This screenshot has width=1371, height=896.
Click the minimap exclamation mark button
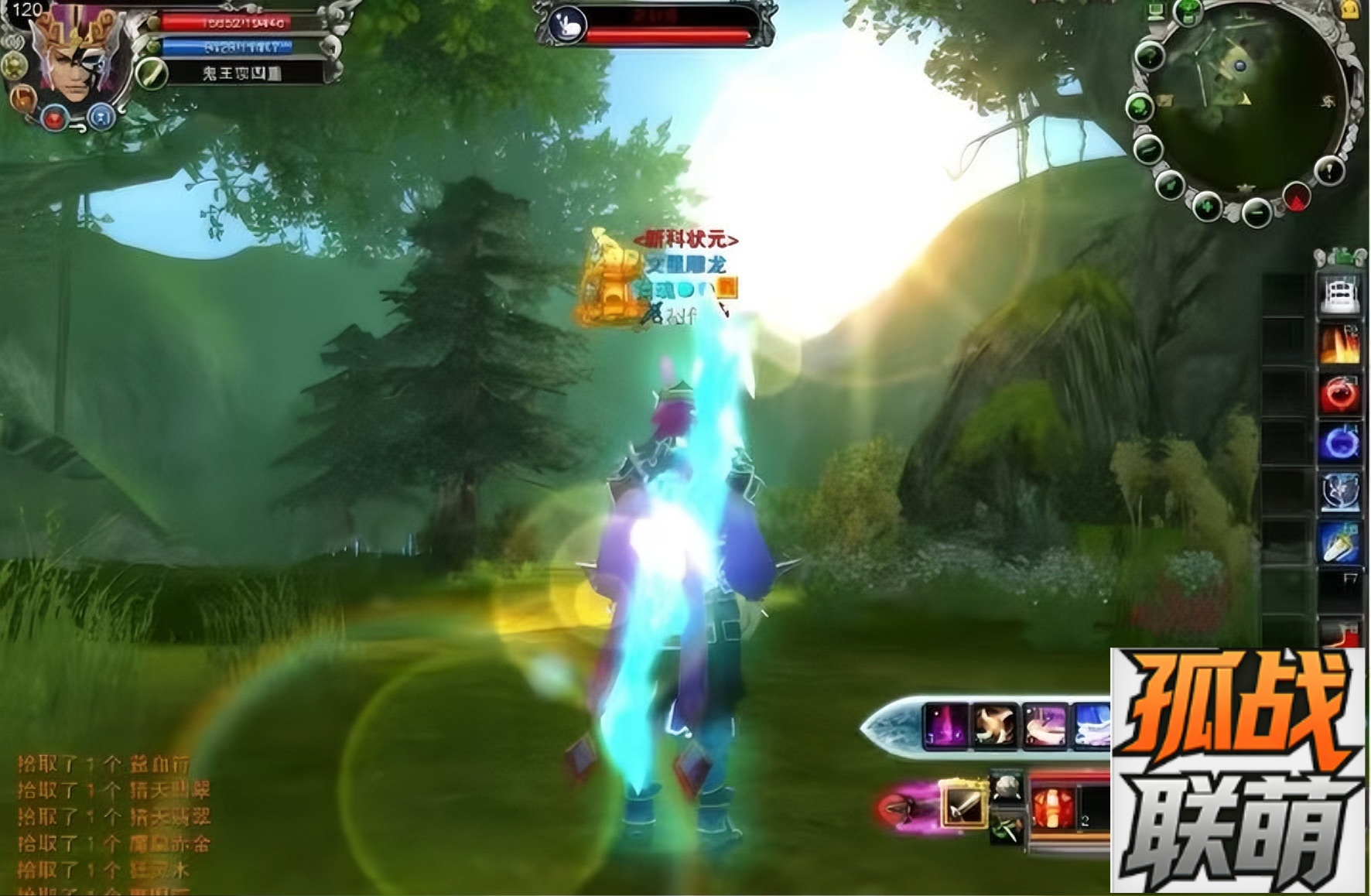(x=1329, y=169)
